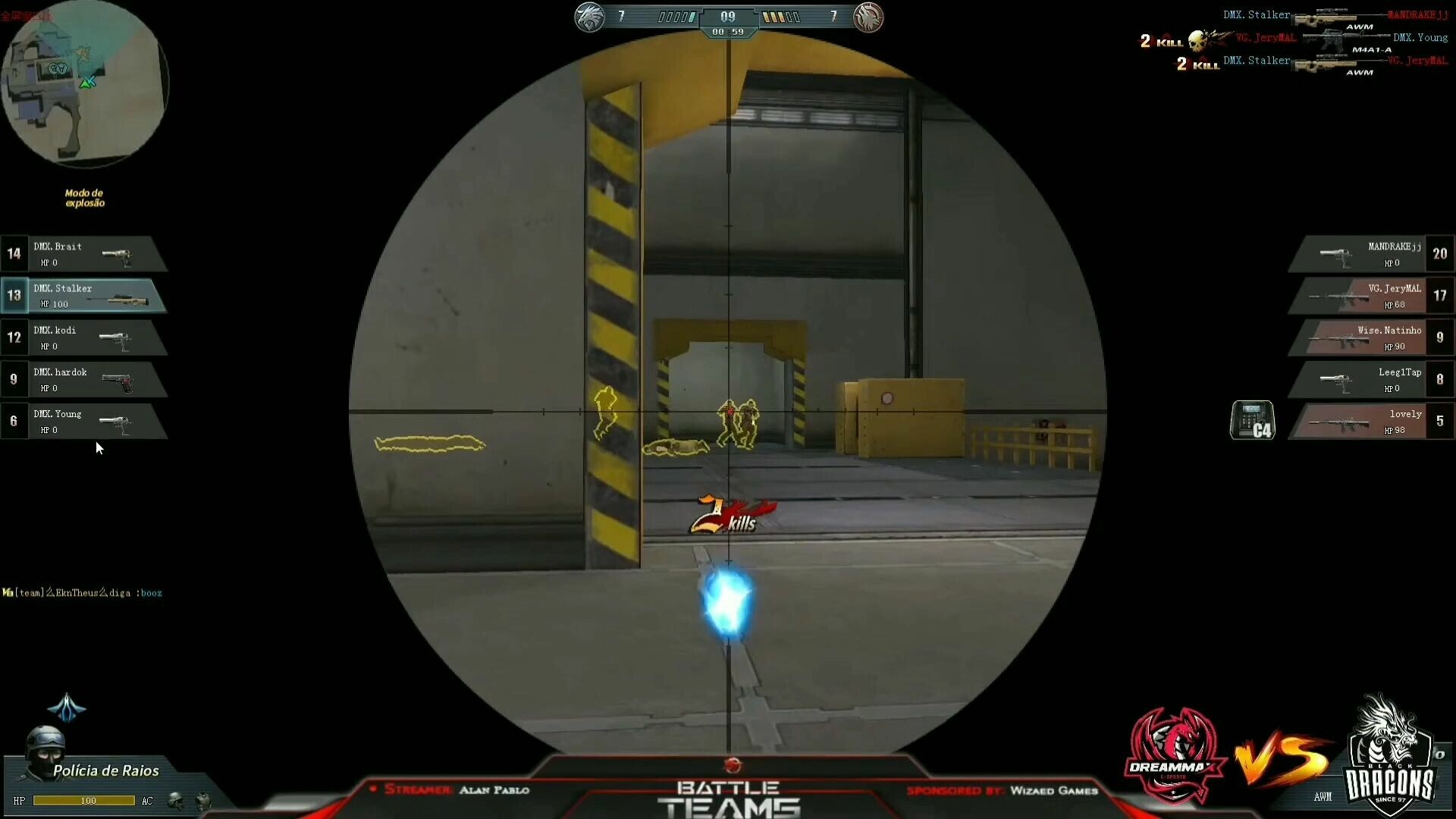Click the Streamer Alan Pablo label
This screenshot has width=1456, height=819.
455,789
